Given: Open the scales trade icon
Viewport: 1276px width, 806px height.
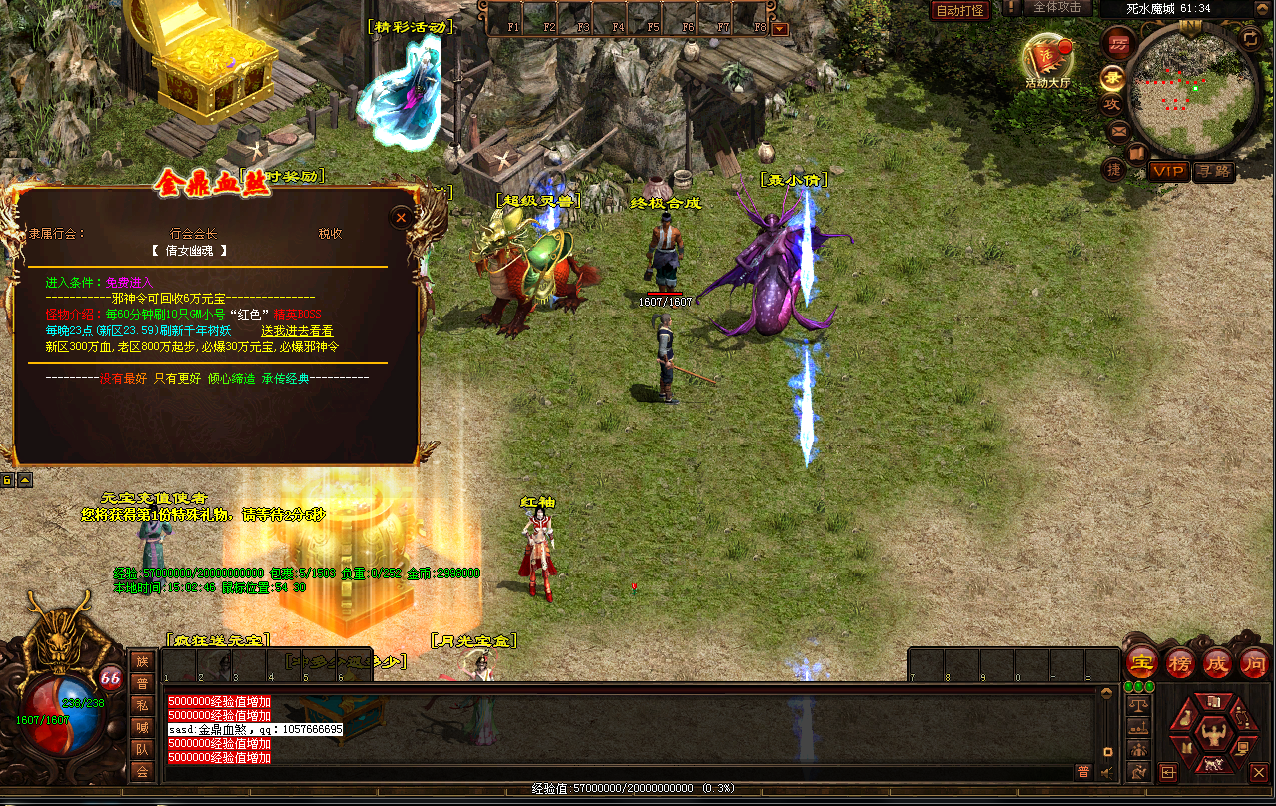Looking at the screenshot, I should (1137, 705).
